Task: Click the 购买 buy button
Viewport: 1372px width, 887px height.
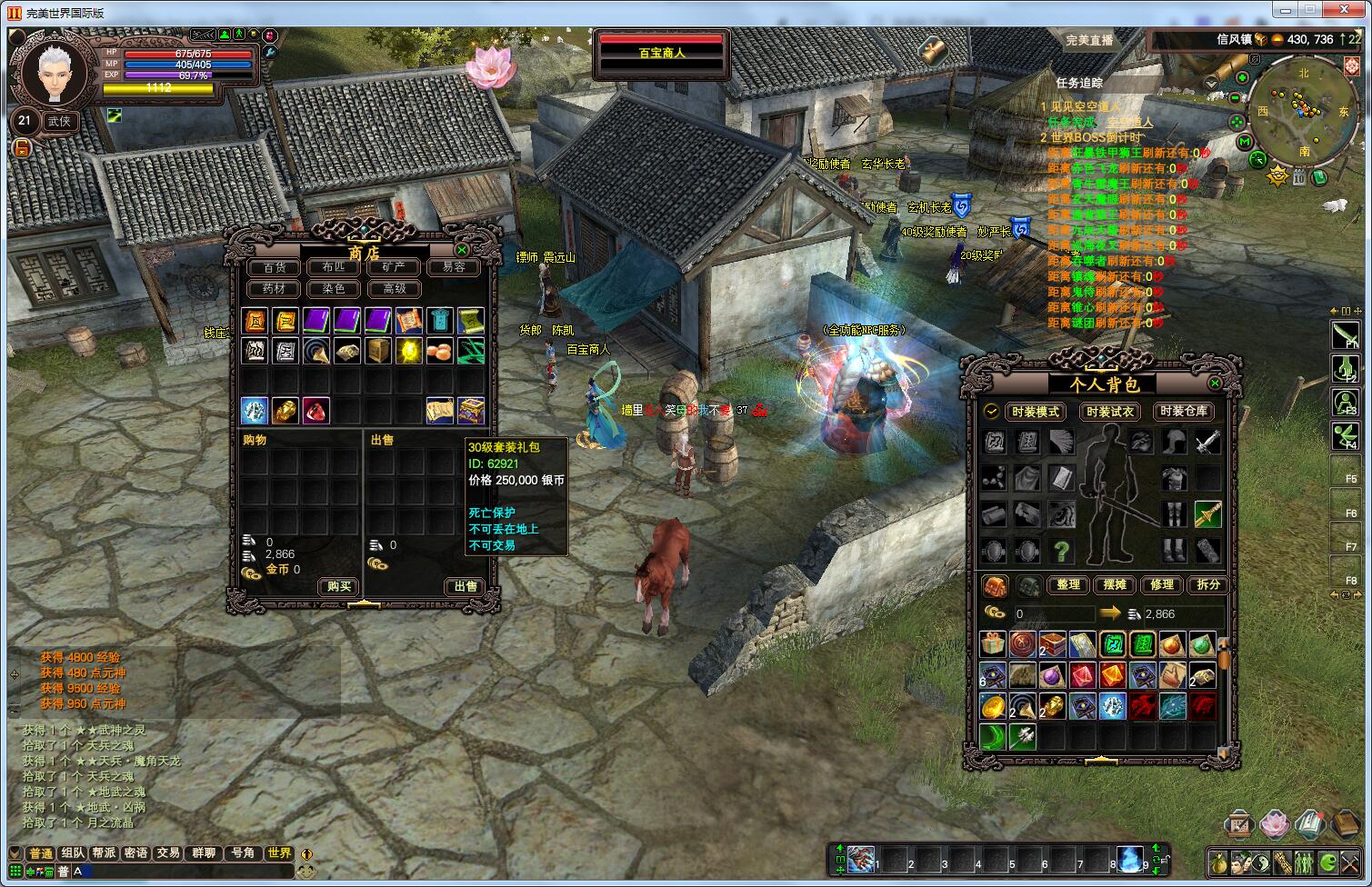Action: (339, 586)
